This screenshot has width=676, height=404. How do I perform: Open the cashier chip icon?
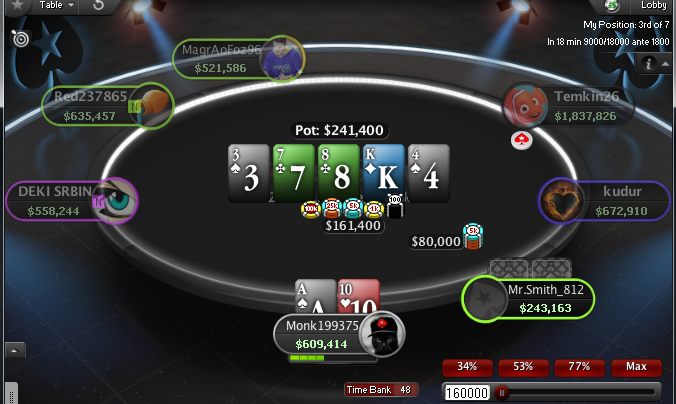point(611,6)
